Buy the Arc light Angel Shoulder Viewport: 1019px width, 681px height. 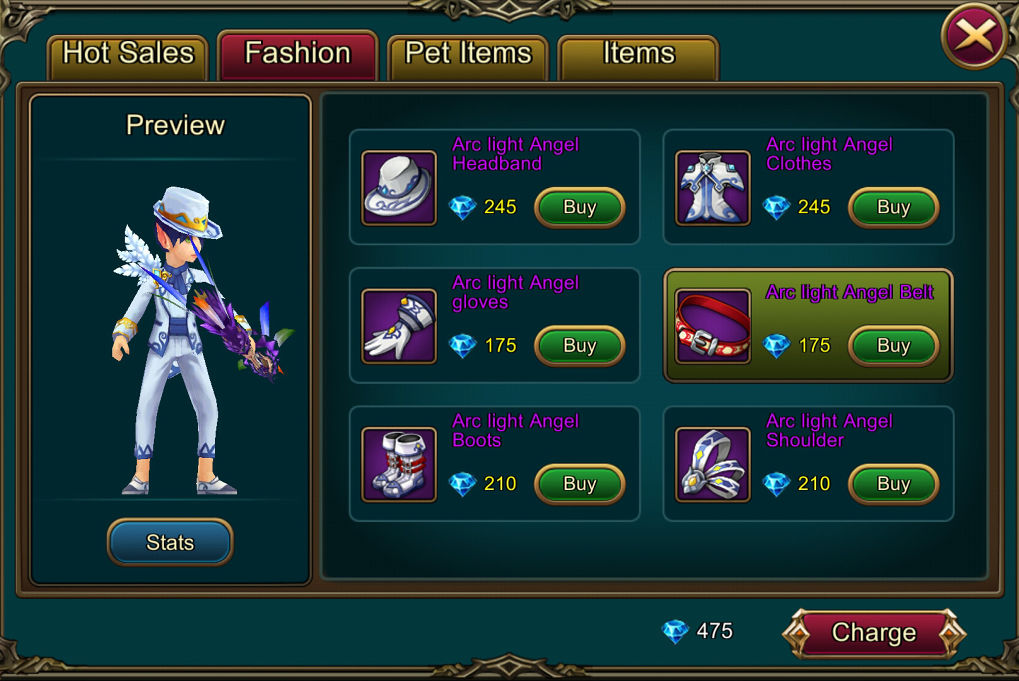coord(893,484)
